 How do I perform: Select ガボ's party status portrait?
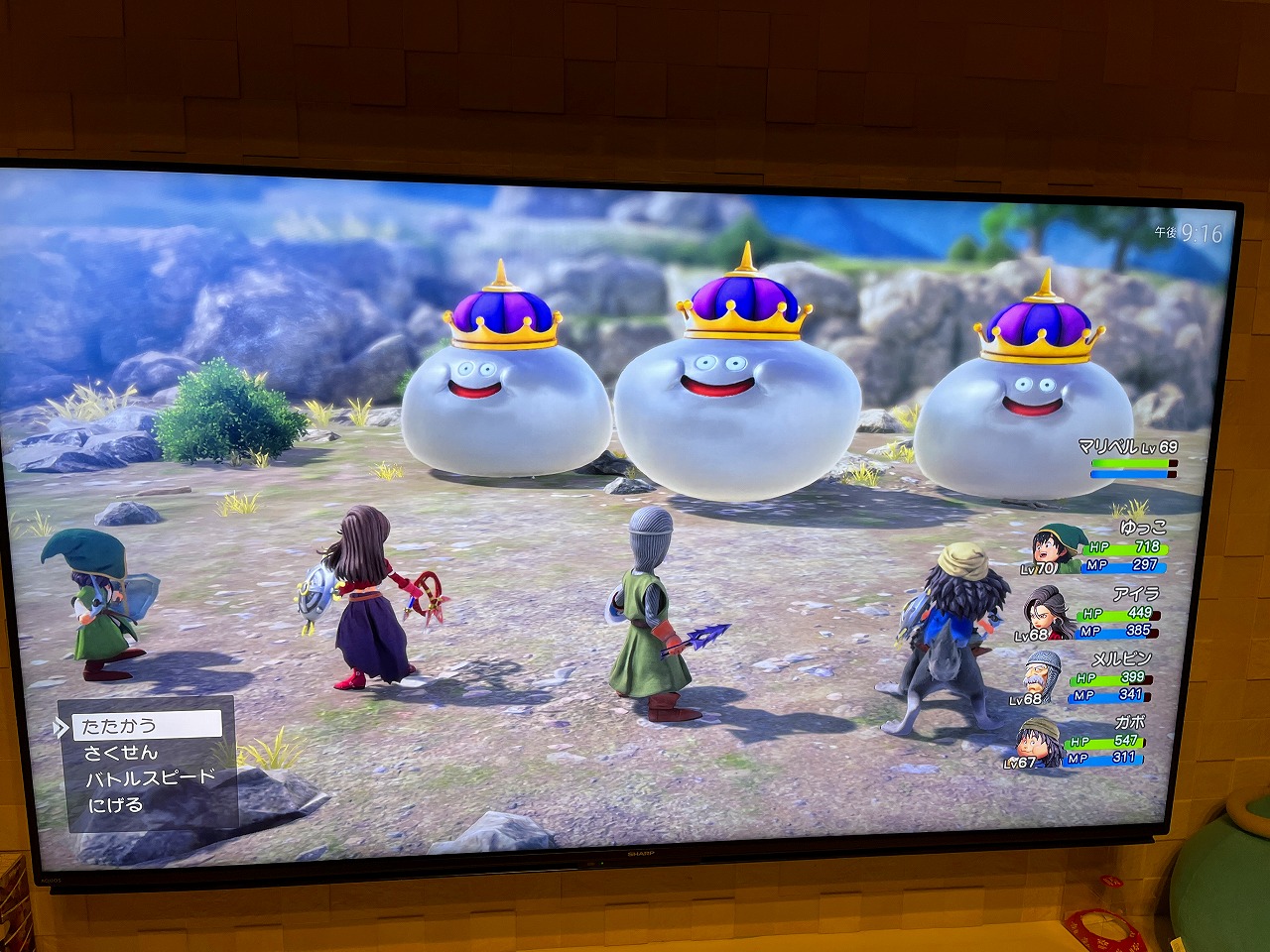[x=1038, y=742]
